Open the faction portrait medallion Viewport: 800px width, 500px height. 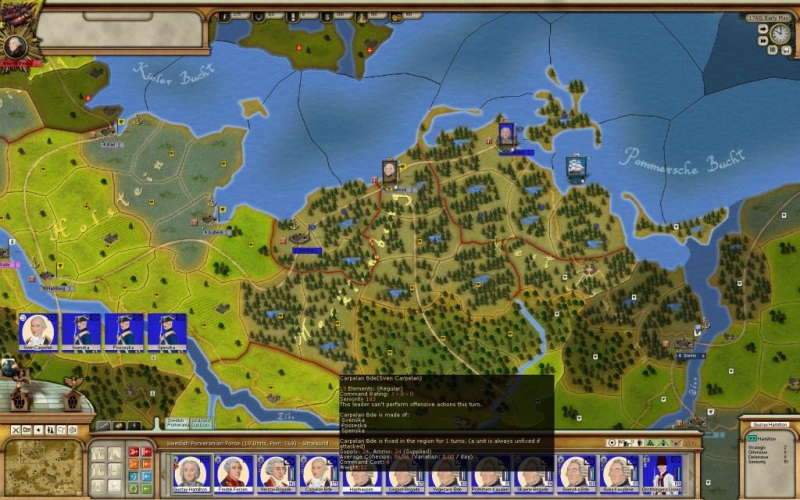point(15,45)
